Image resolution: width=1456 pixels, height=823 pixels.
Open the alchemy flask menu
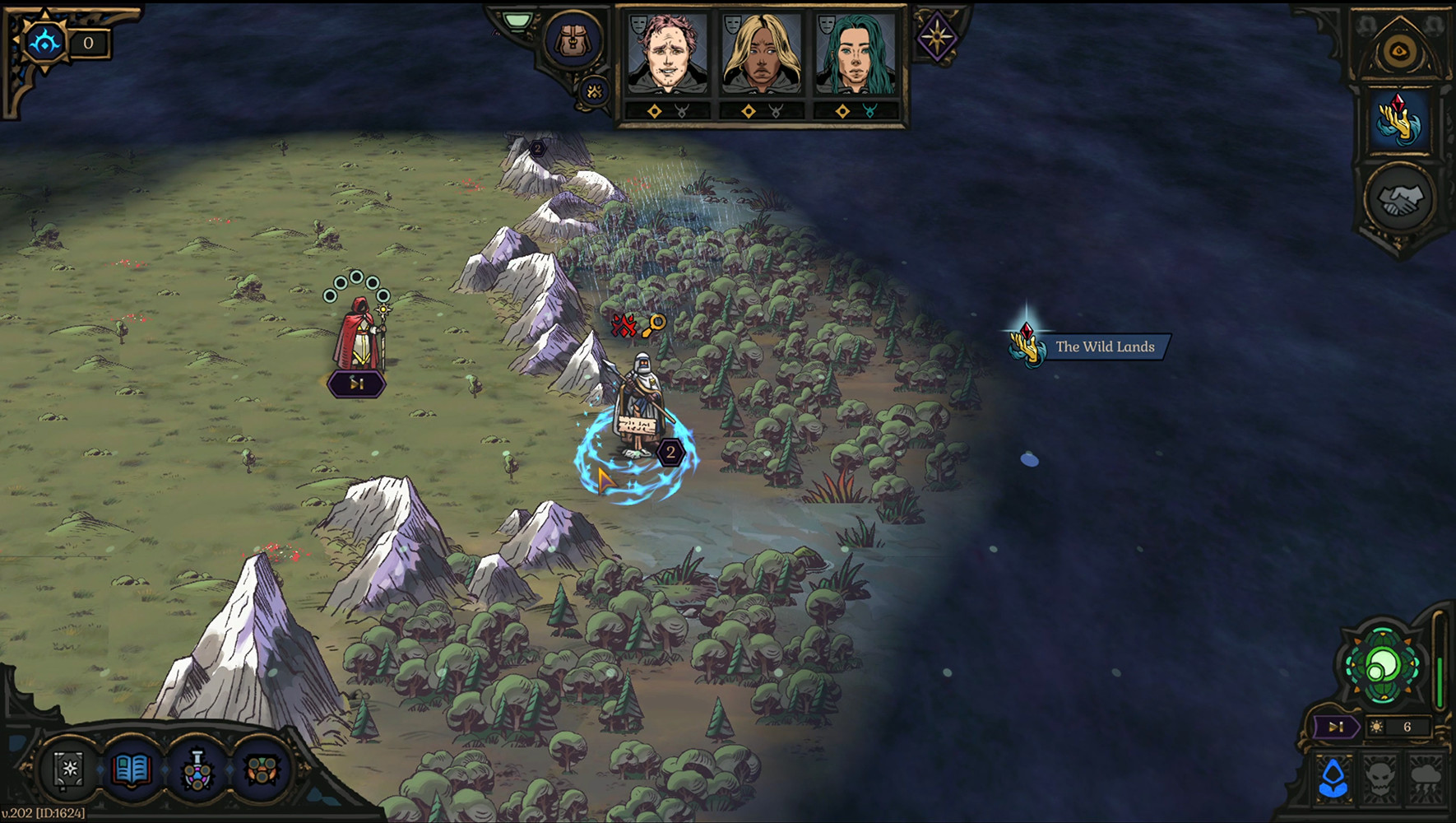pyautogui.click(x=197, y=770)
